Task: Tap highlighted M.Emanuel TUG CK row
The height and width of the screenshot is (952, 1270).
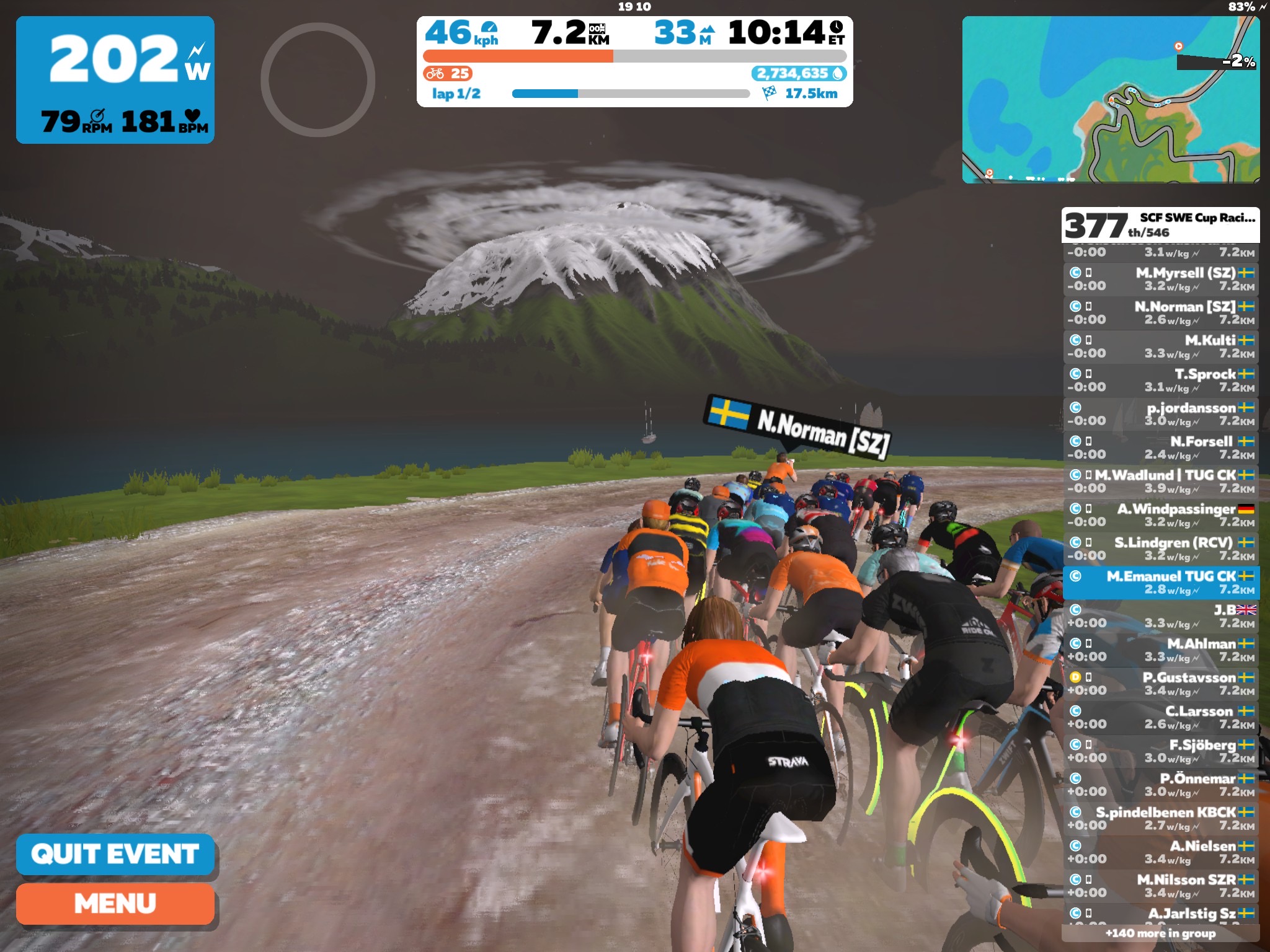Action: 1161,583
